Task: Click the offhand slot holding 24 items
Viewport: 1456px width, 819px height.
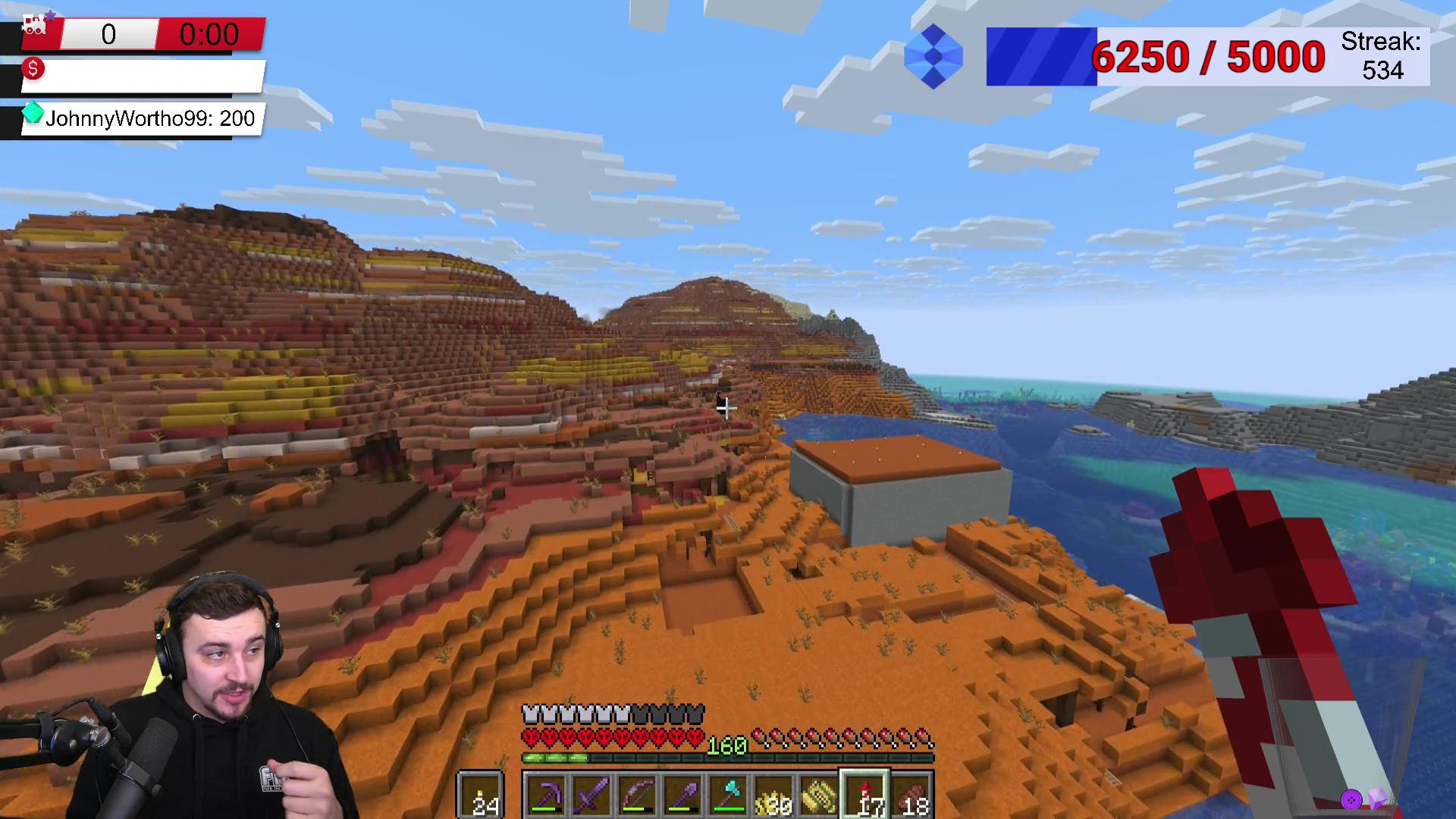Action: (481, 795)
